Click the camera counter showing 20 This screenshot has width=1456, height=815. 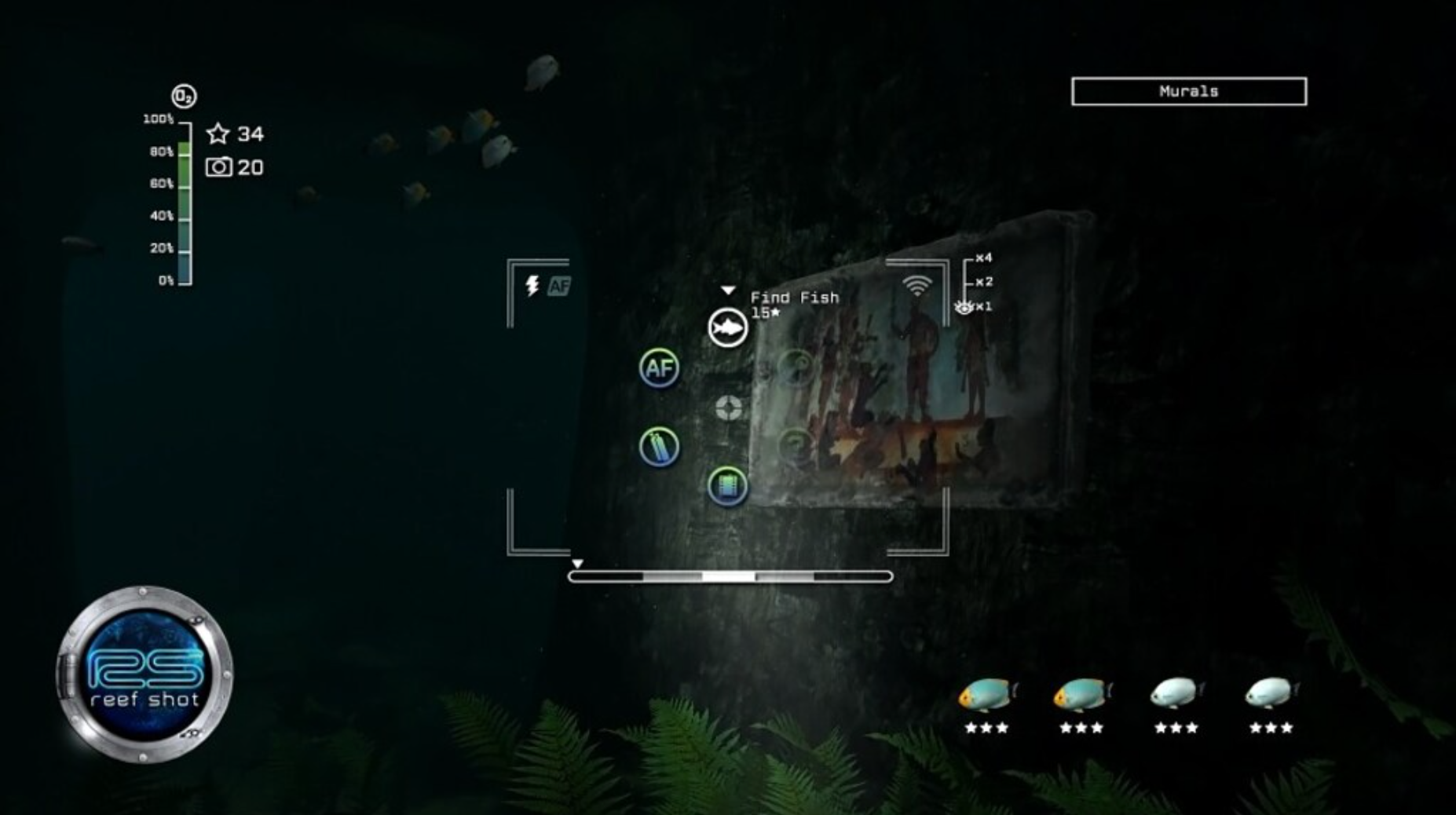click(x=236, y=167)
